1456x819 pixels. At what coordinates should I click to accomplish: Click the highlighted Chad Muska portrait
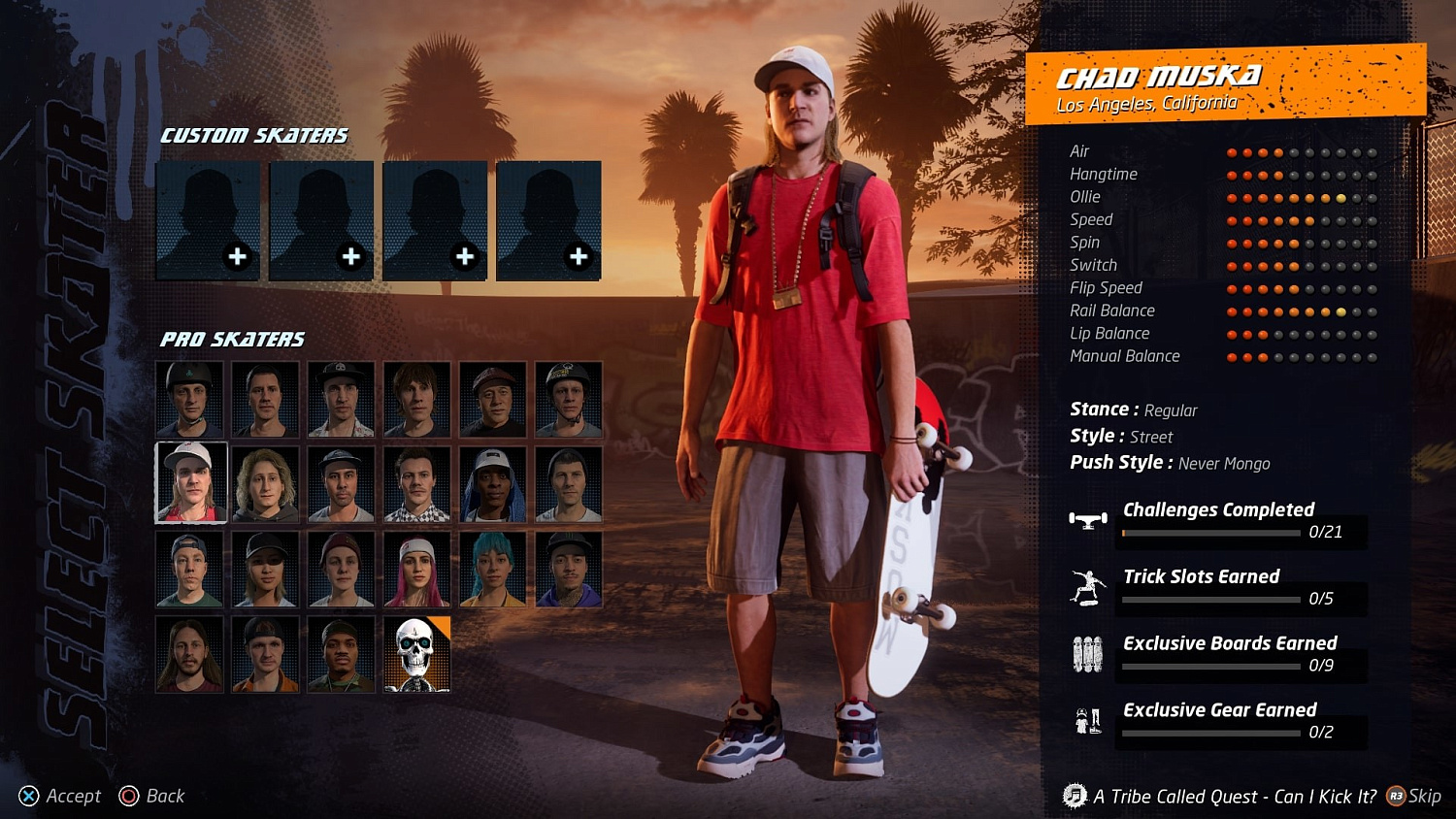(189, 482)
